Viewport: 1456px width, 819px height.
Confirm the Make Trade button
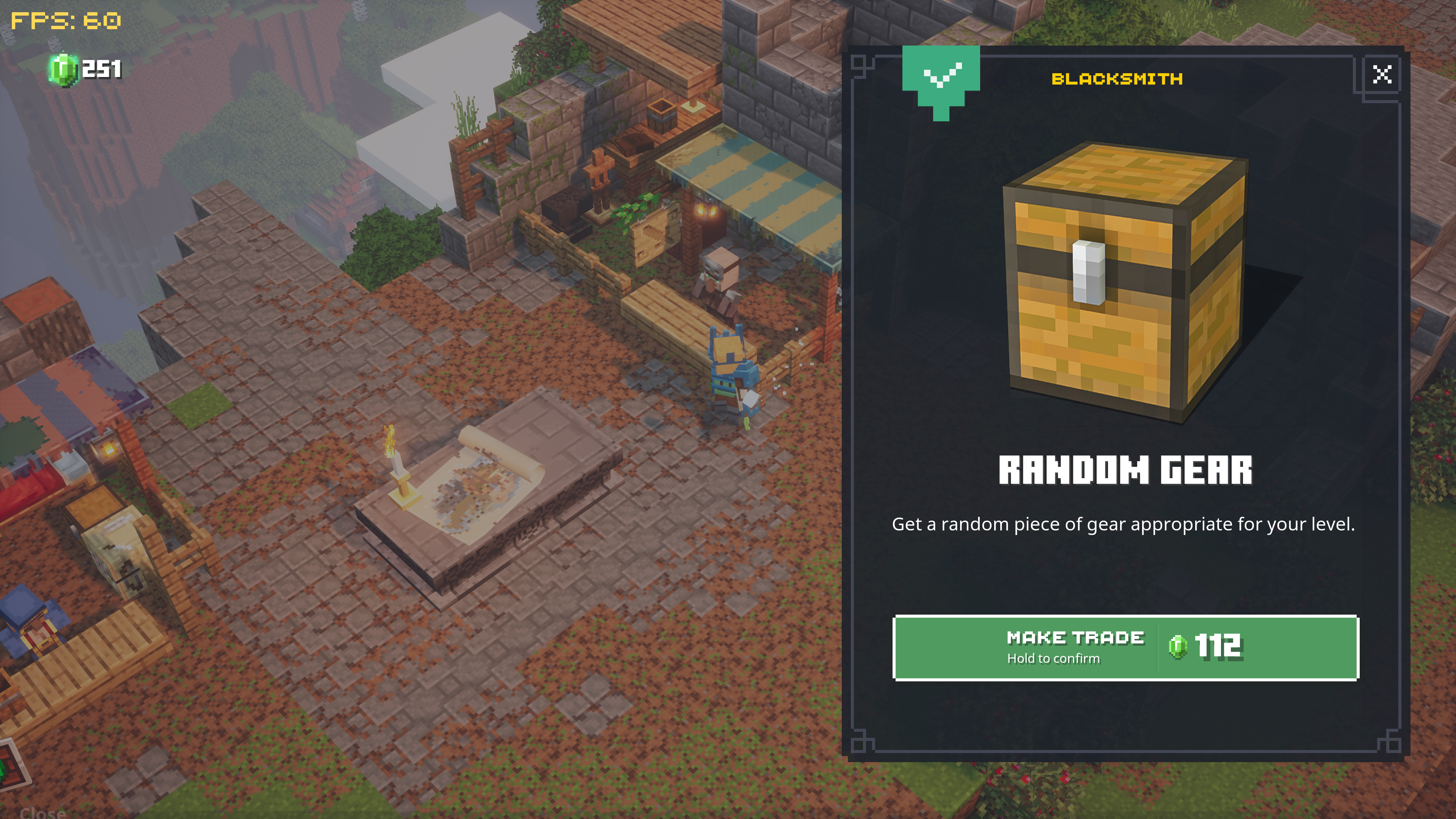1125,648
